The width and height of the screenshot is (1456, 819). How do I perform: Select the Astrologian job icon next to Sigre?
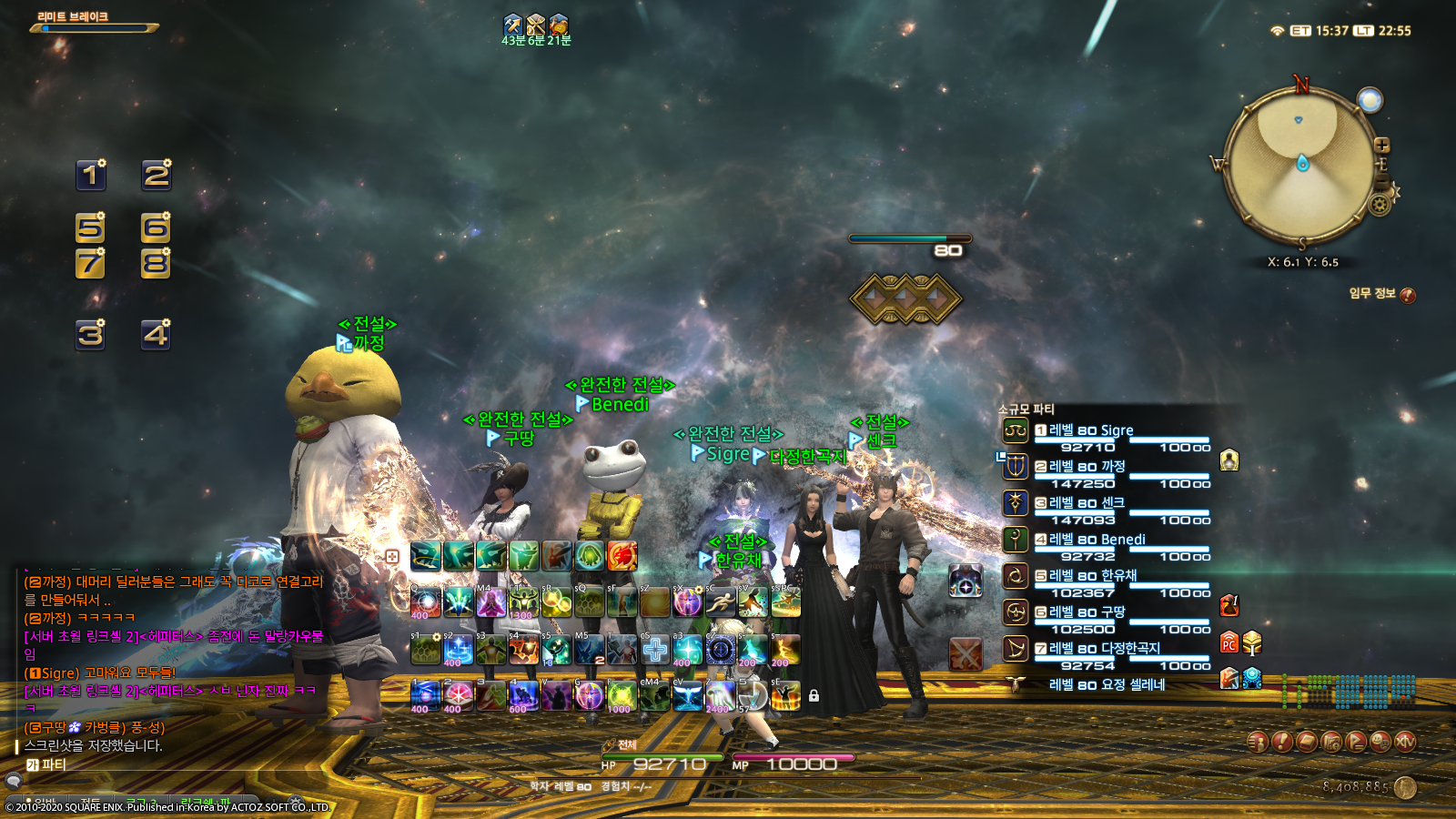click(1014, 430)
